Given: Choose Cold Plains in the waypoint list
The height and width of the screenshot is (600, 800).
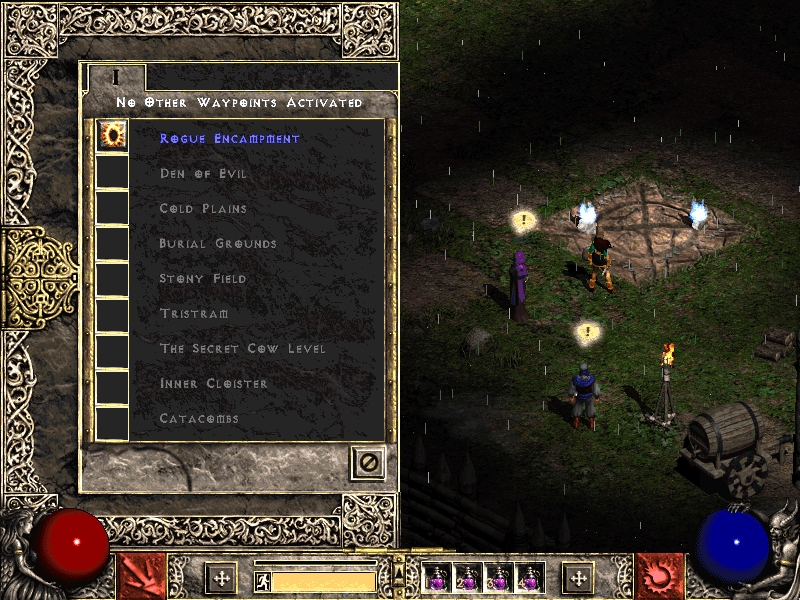Looking at the screenshot, I should tap(203, 209).
